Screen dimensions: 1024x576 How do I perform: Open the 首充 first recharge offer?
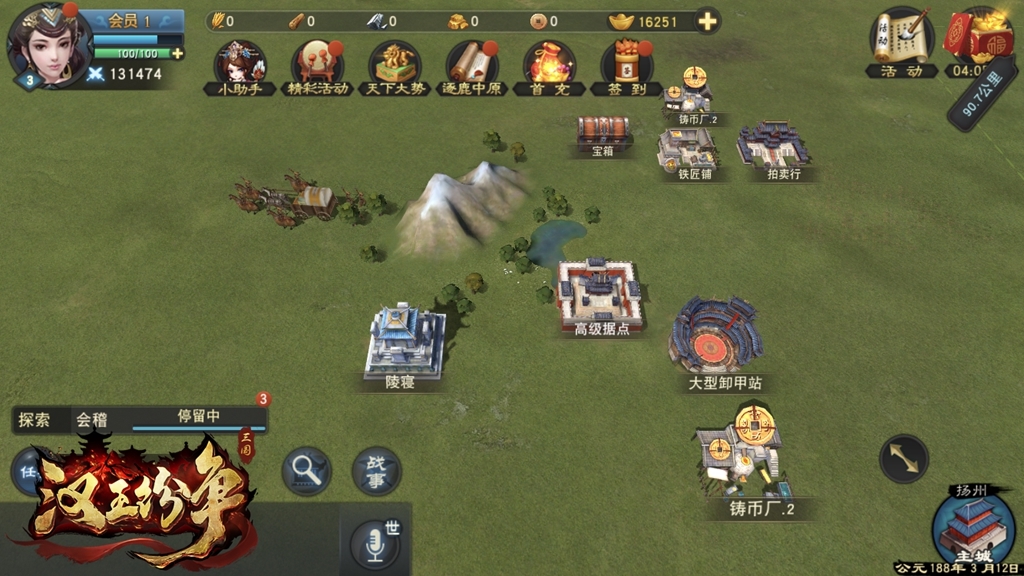(548, 66)
